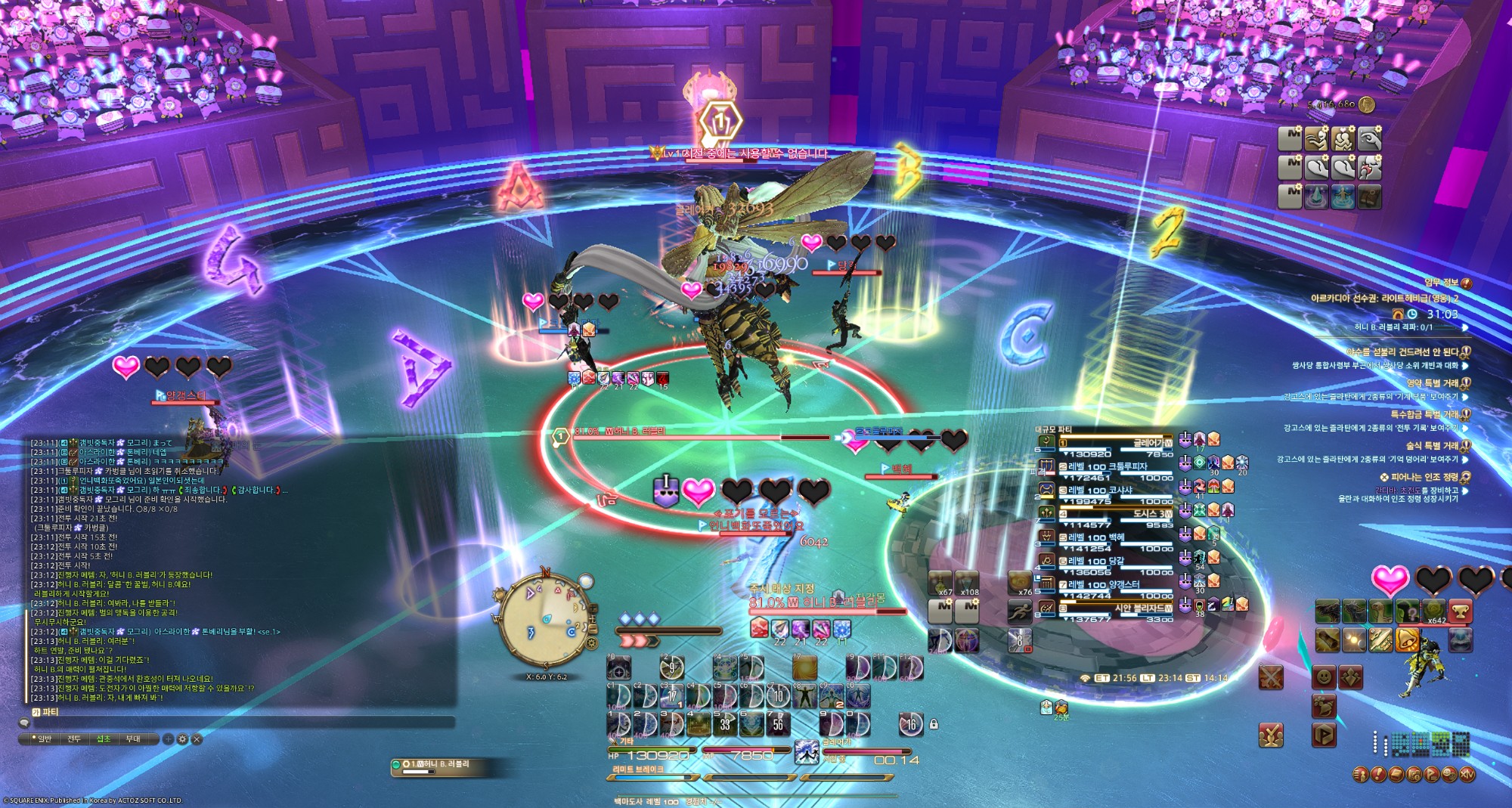Click the chat log settings gear
The height and width of the screenshot is (808, 1512).
(182, 739)
